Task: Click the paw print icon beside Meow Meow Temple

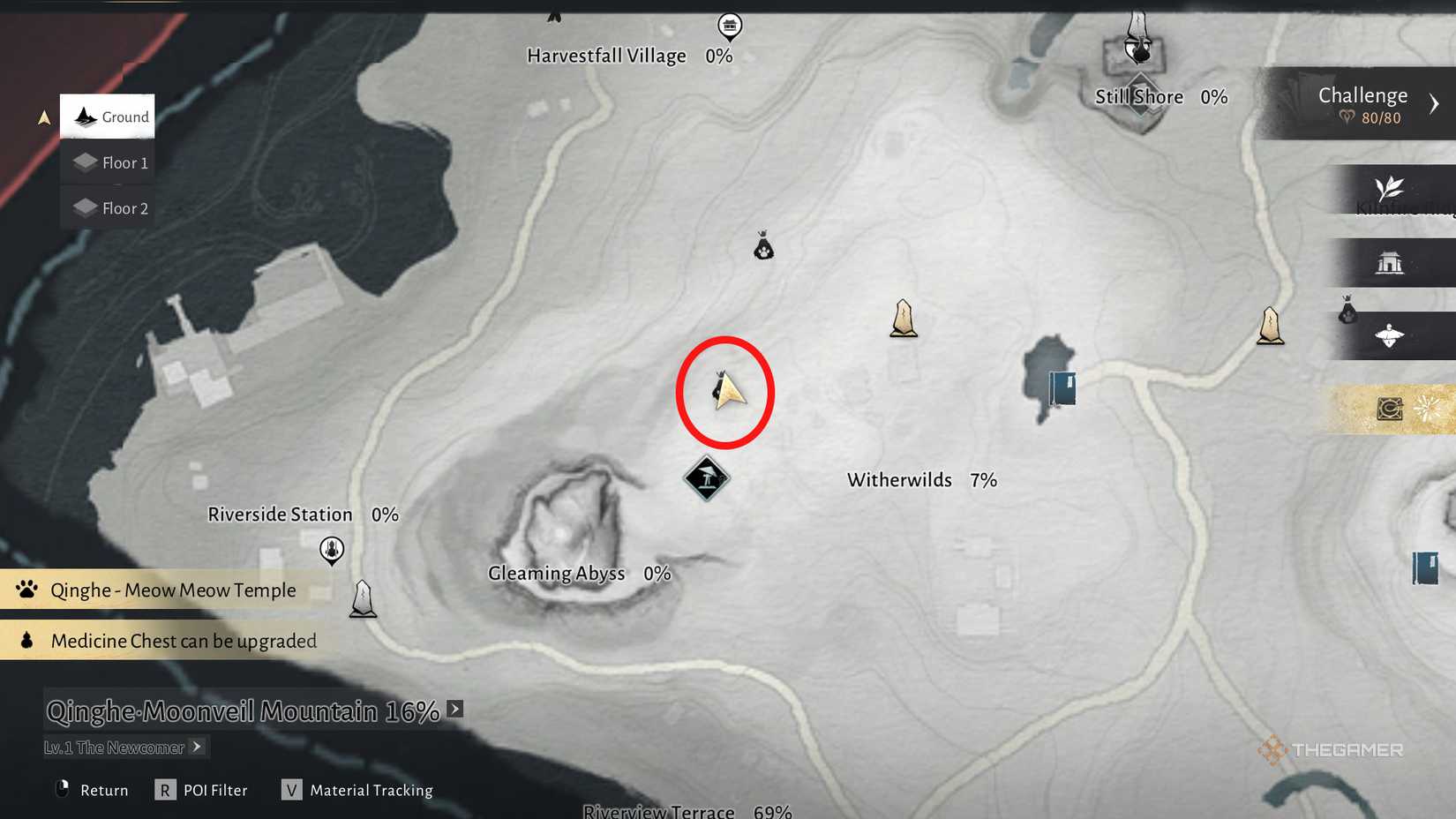Action: coord(26,589)
